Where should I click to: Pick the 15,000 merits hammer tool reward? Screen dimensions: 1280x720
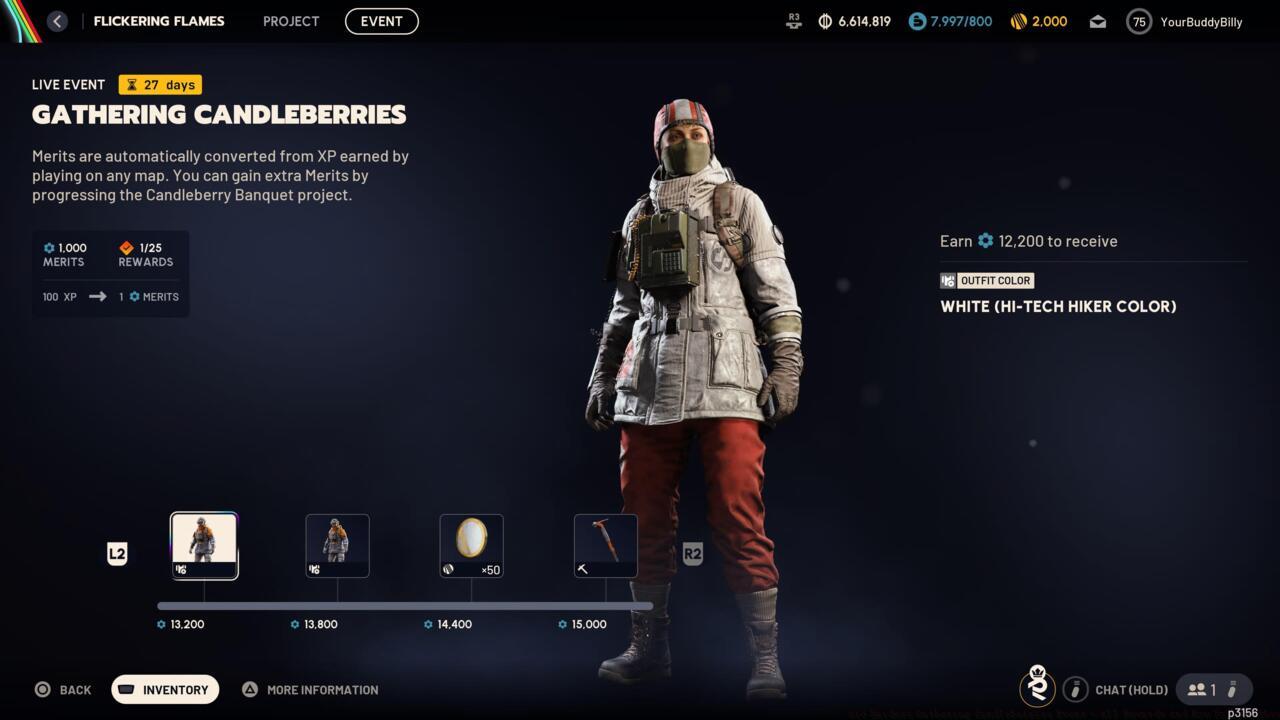click(605, 545)
